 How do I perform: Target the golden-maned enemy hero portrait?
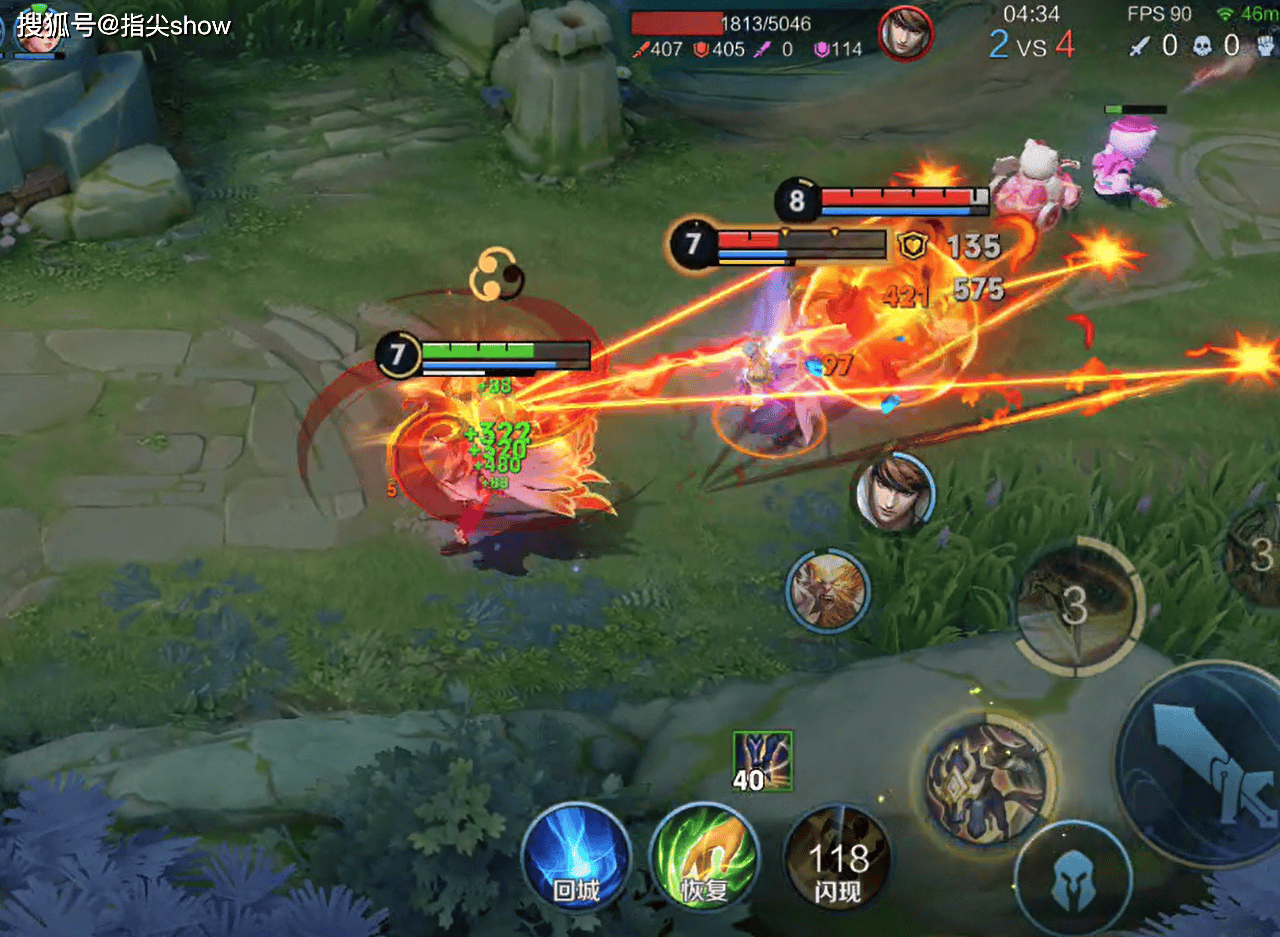click(827, 590)
